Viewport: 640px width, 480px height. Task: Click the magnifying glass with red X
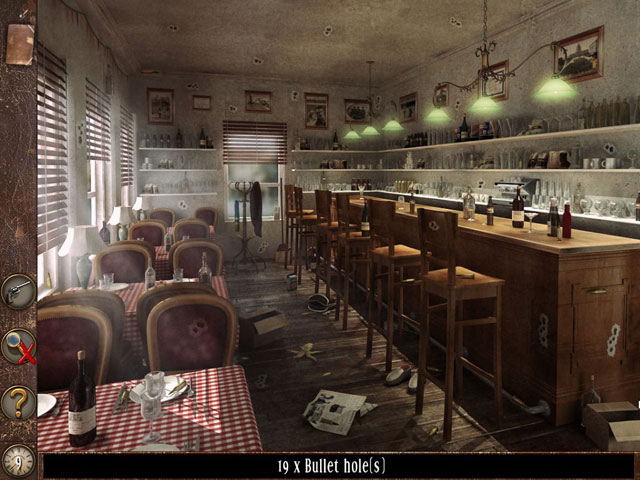[18, 346]
